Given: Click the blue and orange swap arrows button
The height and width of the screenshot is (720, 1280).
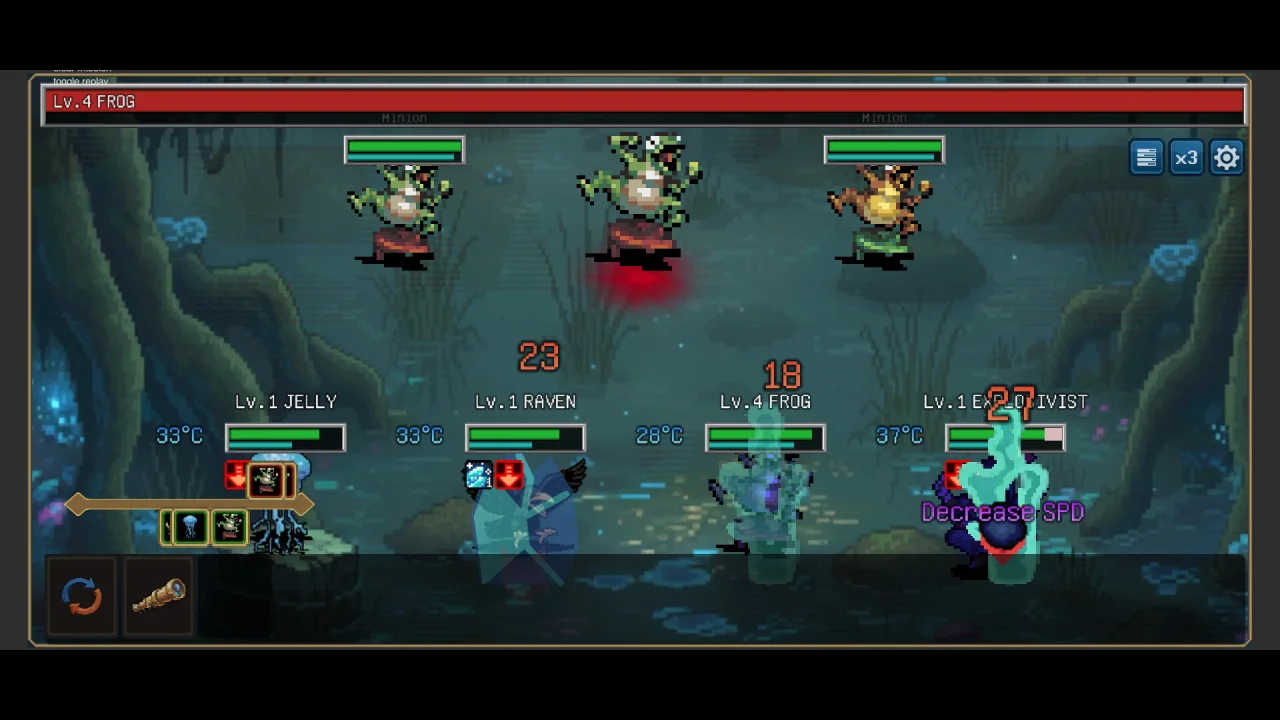Looking at the screenshot, I should 82,597.
